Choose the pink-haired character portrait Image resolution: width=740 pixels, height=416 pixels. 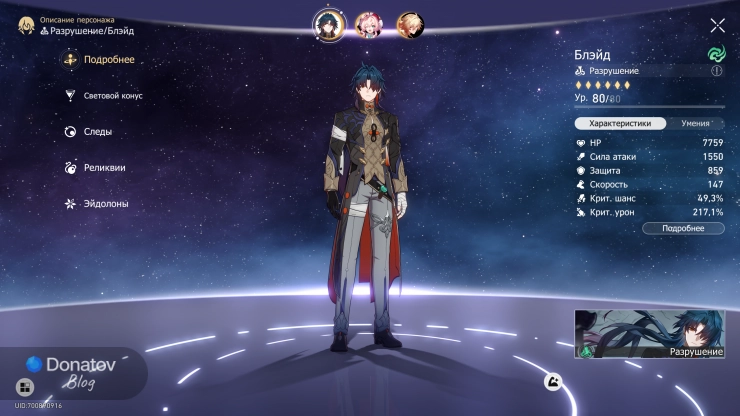pyautogui.click(x=368, y=23)
